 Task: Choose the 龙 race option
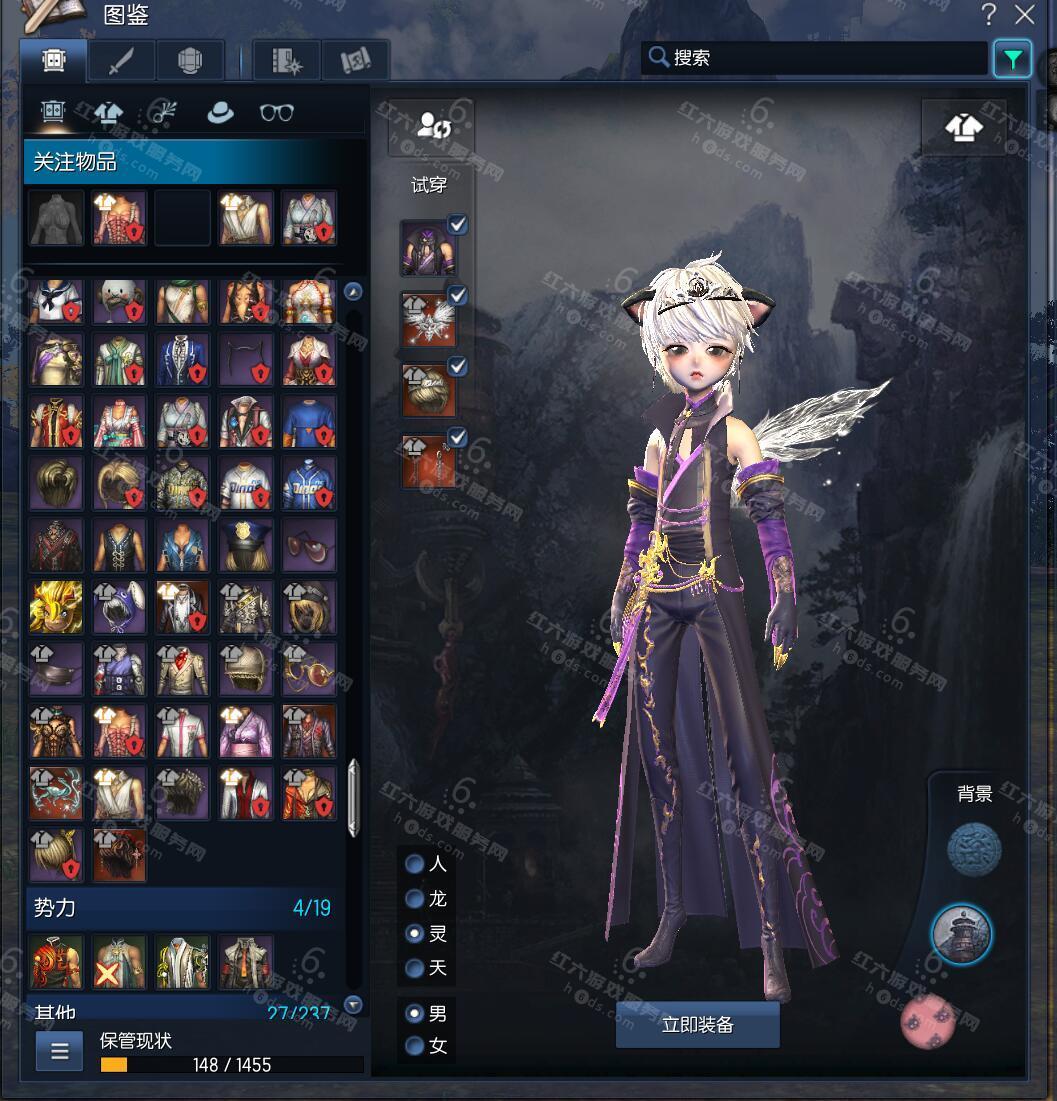415,899
